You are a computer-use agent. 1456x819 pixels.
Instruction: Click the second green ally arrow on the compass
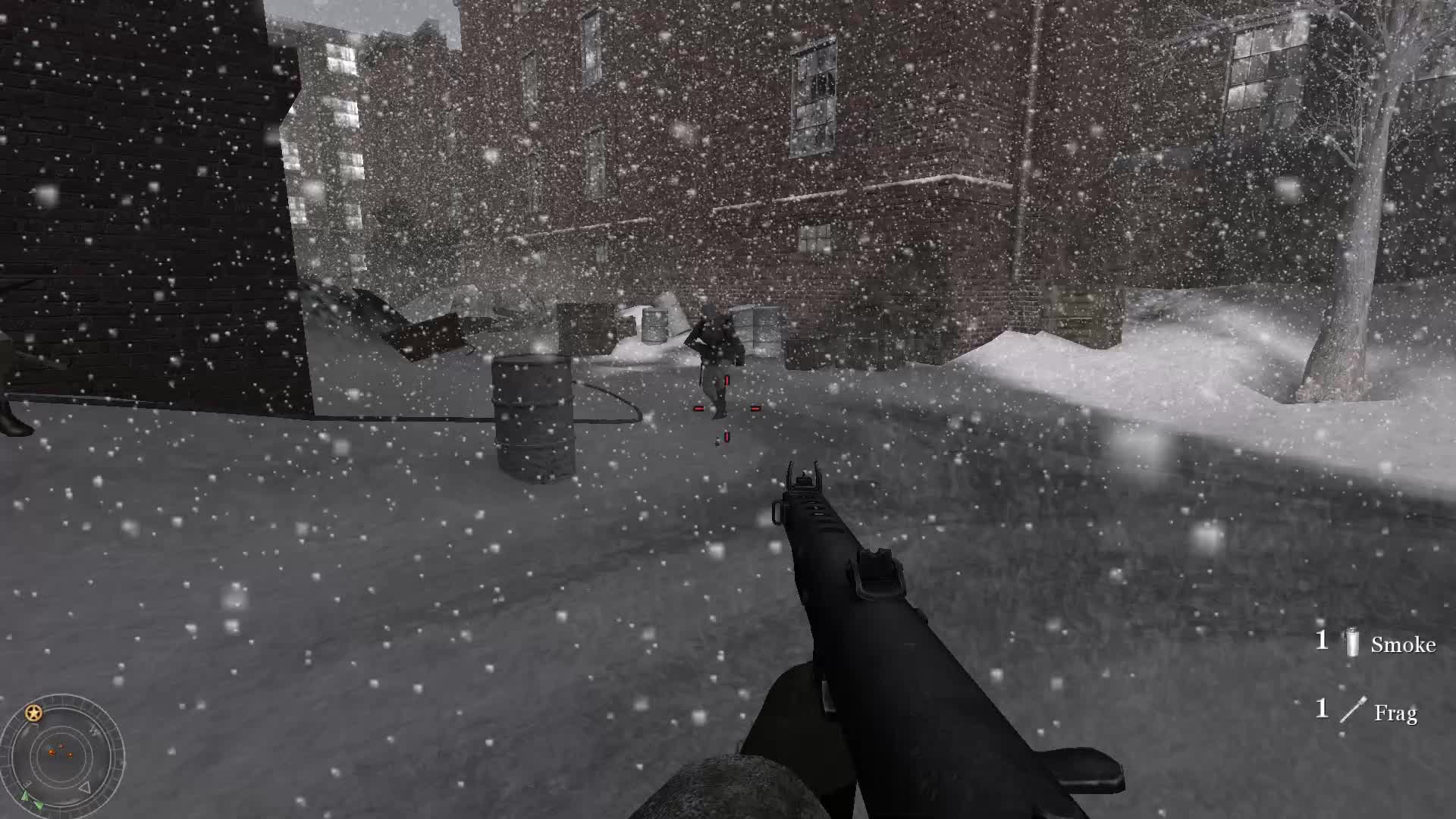click(x=39, y=805)
